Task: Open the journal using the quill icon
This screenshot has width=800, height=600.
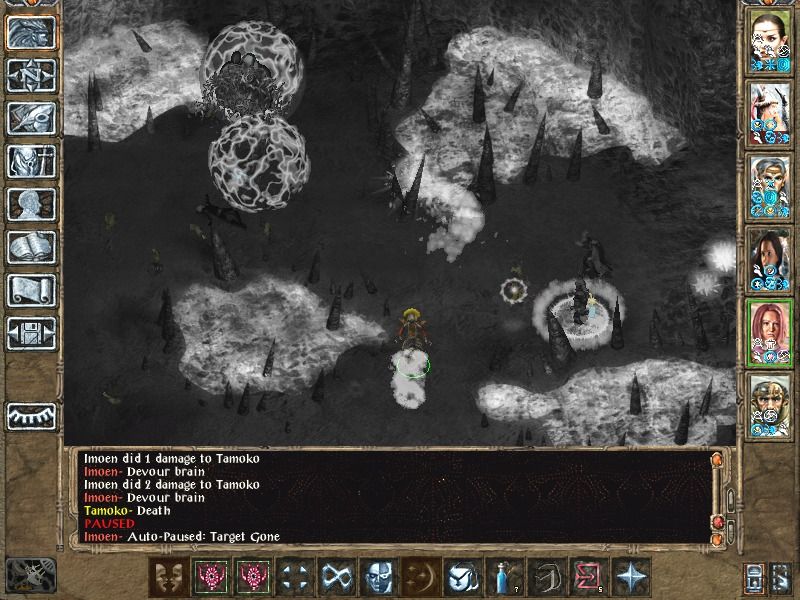Action: coord(30,118)
